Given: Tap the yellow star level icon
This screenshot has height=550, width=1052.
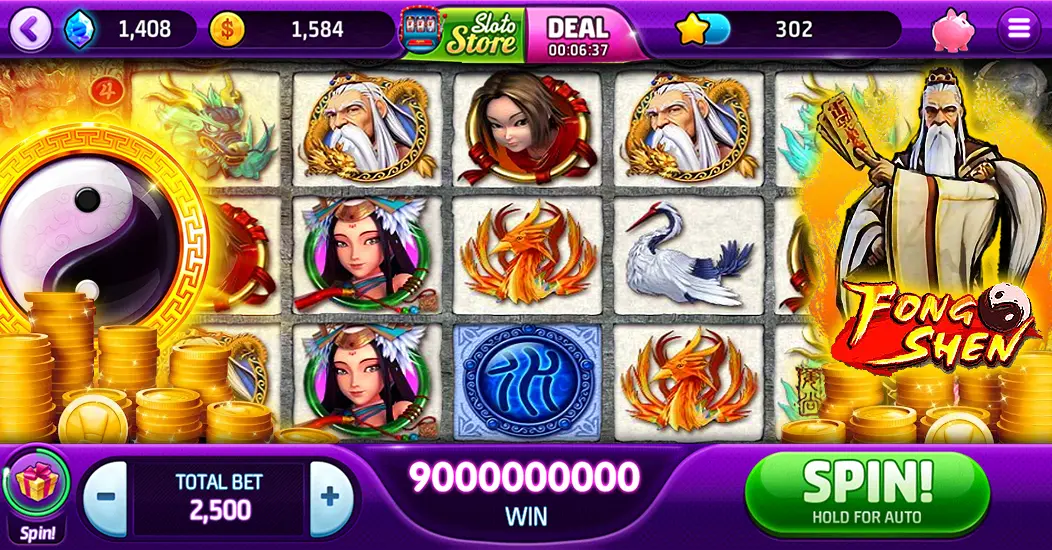Looking at the screenshot, I should pos(692,30).
